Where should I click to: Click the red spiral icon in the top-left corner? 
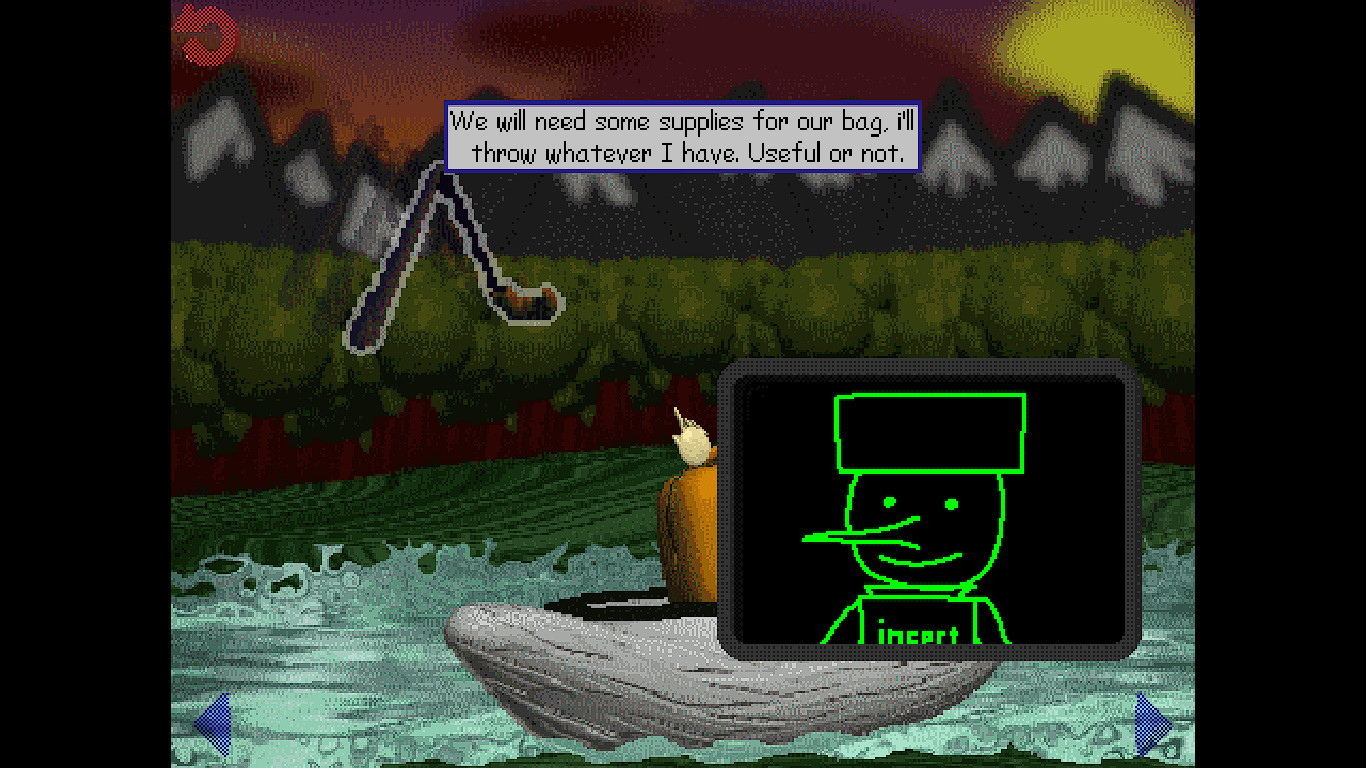click(205, 32)
